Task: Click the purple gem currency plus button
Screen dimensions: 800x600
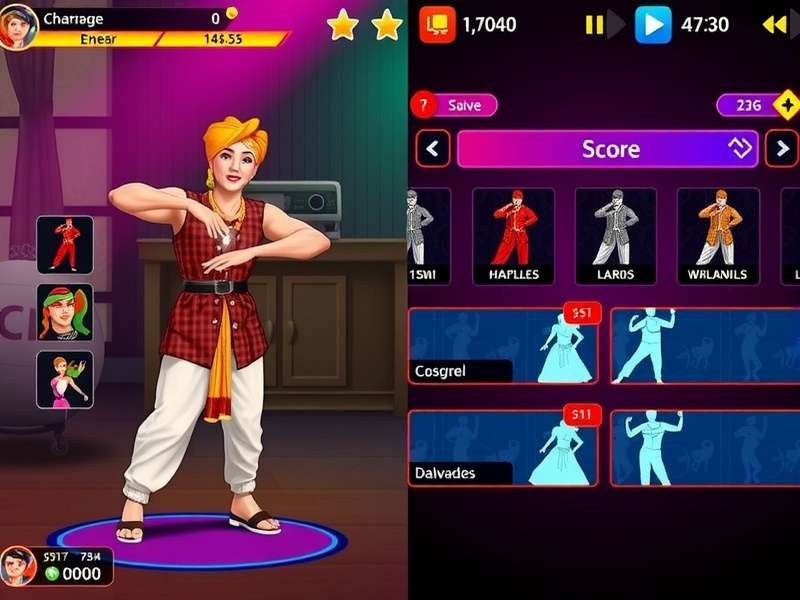Action: tap(787, 105)
